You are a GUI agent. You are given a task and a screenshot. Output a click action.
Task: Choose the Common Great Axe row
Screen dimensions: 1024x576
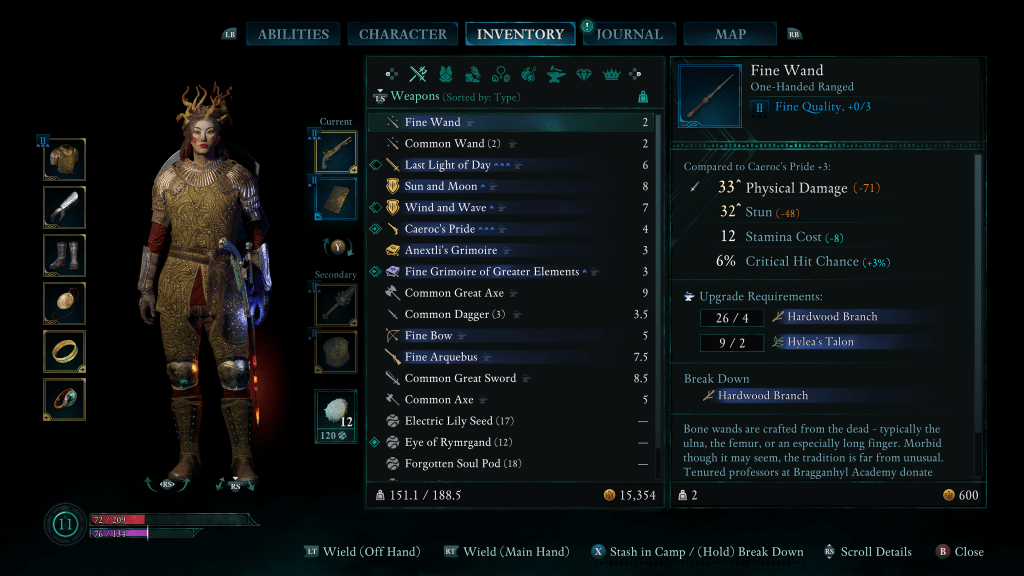(510, 293)
